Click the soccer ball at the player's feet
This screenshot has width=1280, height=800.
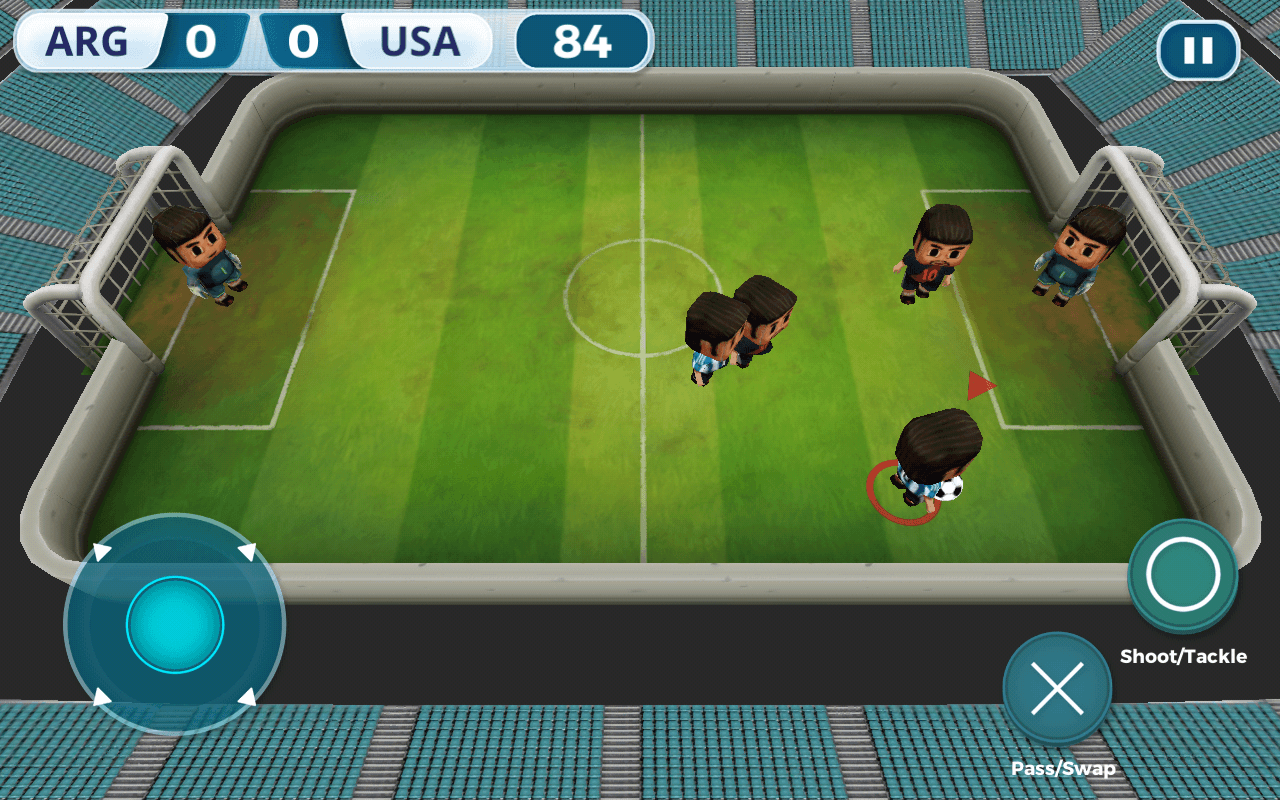coord(950,487)
